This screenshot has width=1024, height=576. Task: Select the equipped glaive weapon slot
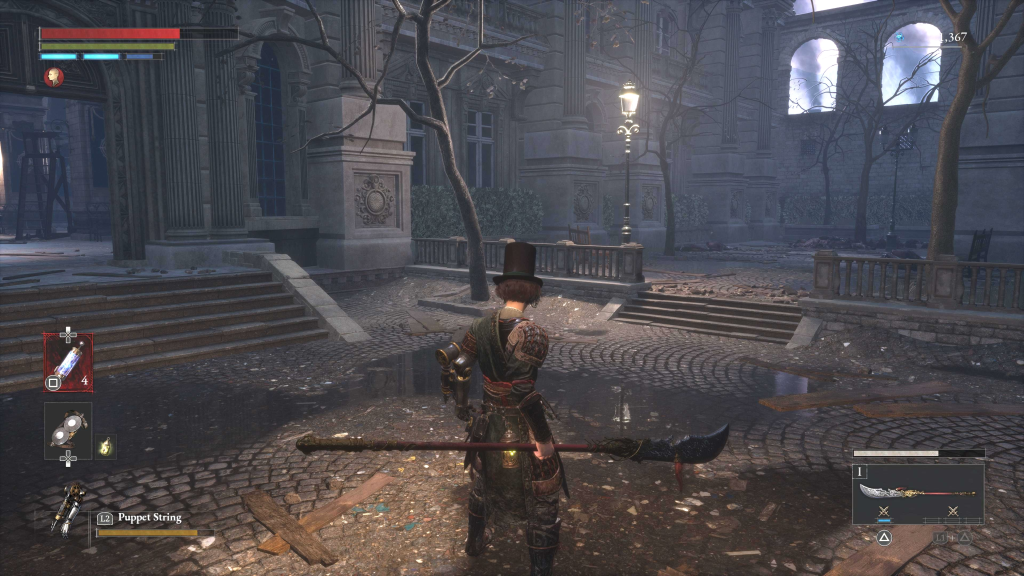[917, 492]
